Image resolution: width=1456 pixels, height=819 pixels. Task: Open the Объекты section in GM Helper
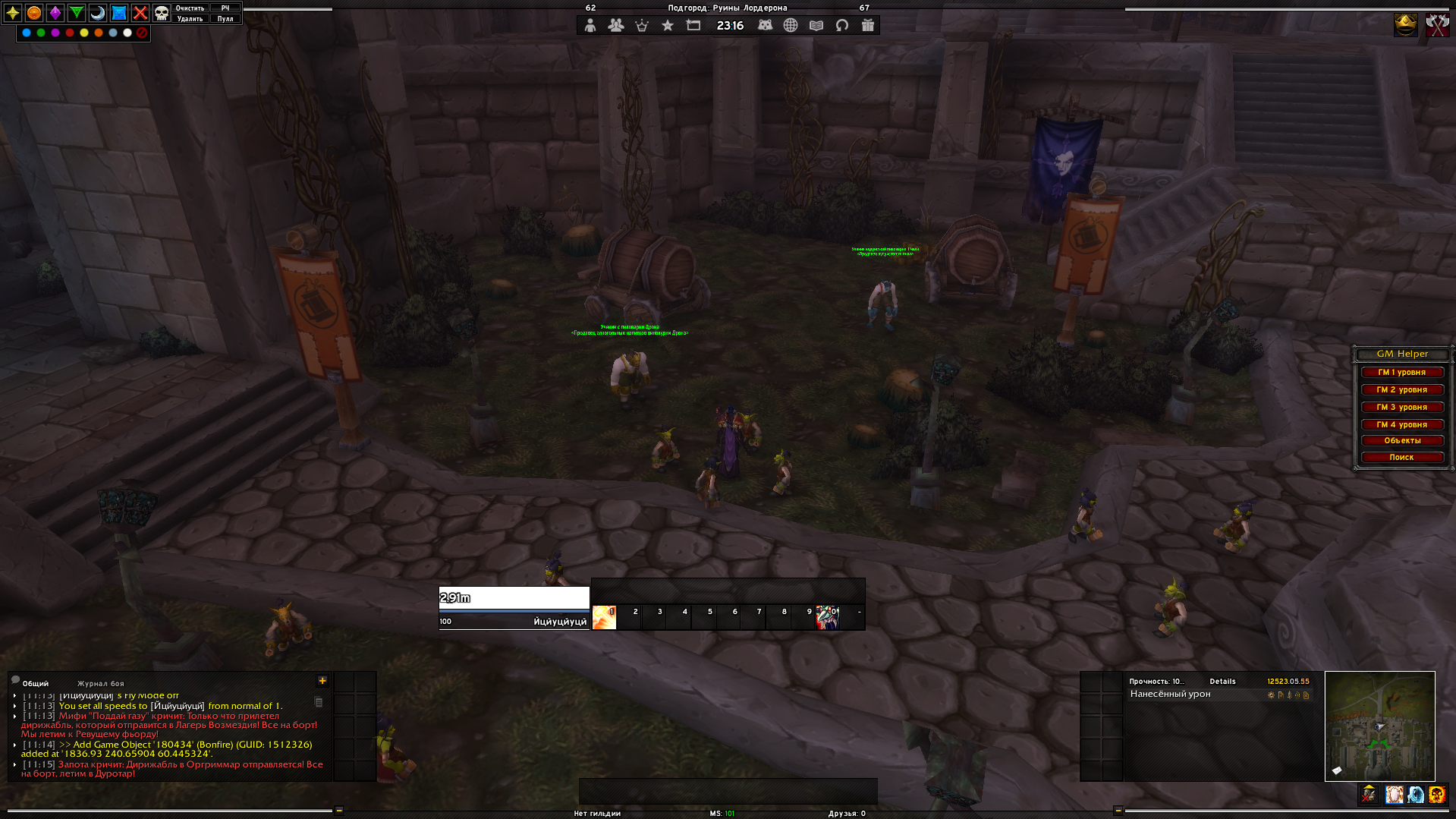tap(1401, 441)
